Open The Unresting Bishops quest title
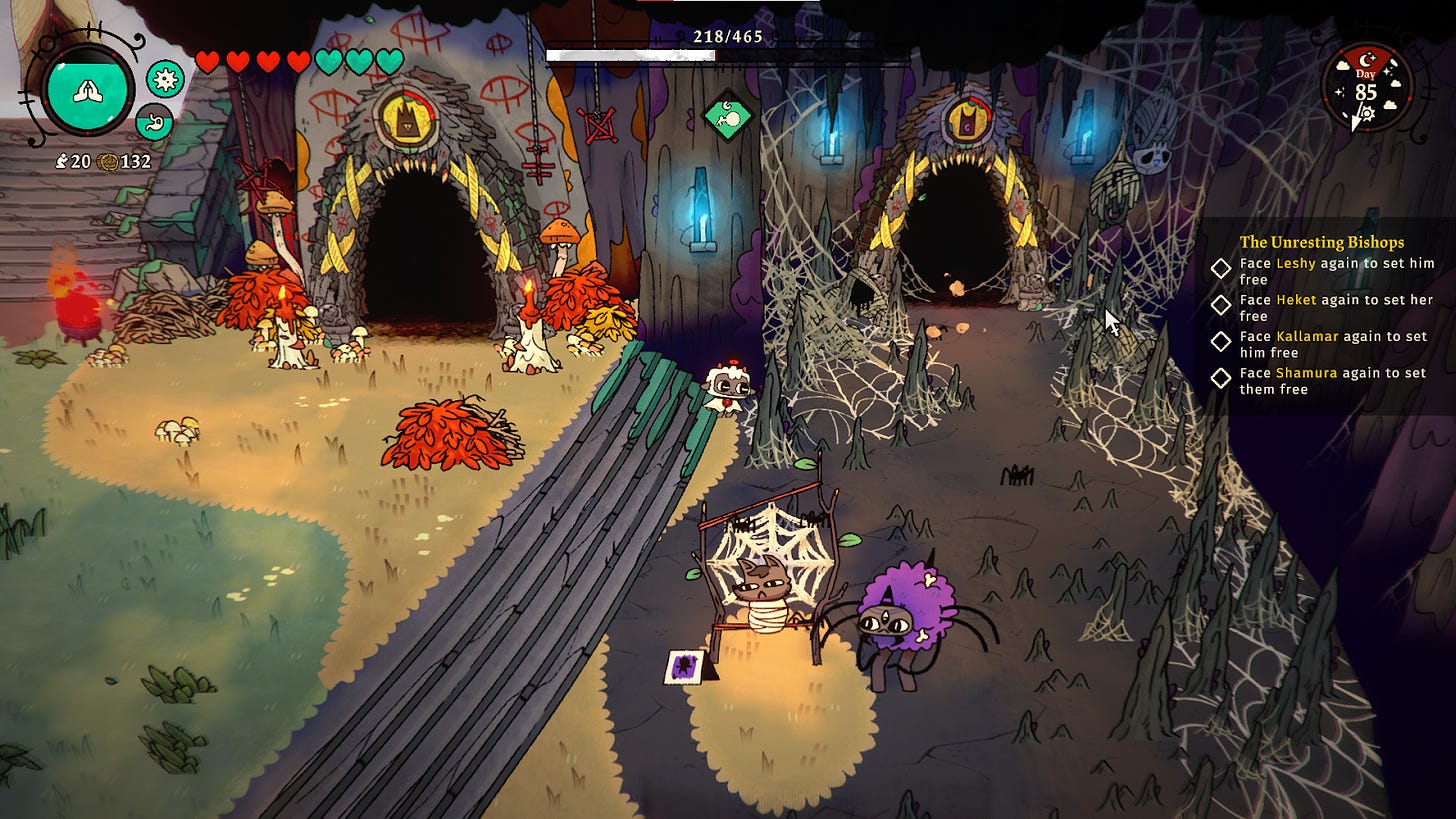 1321,242
